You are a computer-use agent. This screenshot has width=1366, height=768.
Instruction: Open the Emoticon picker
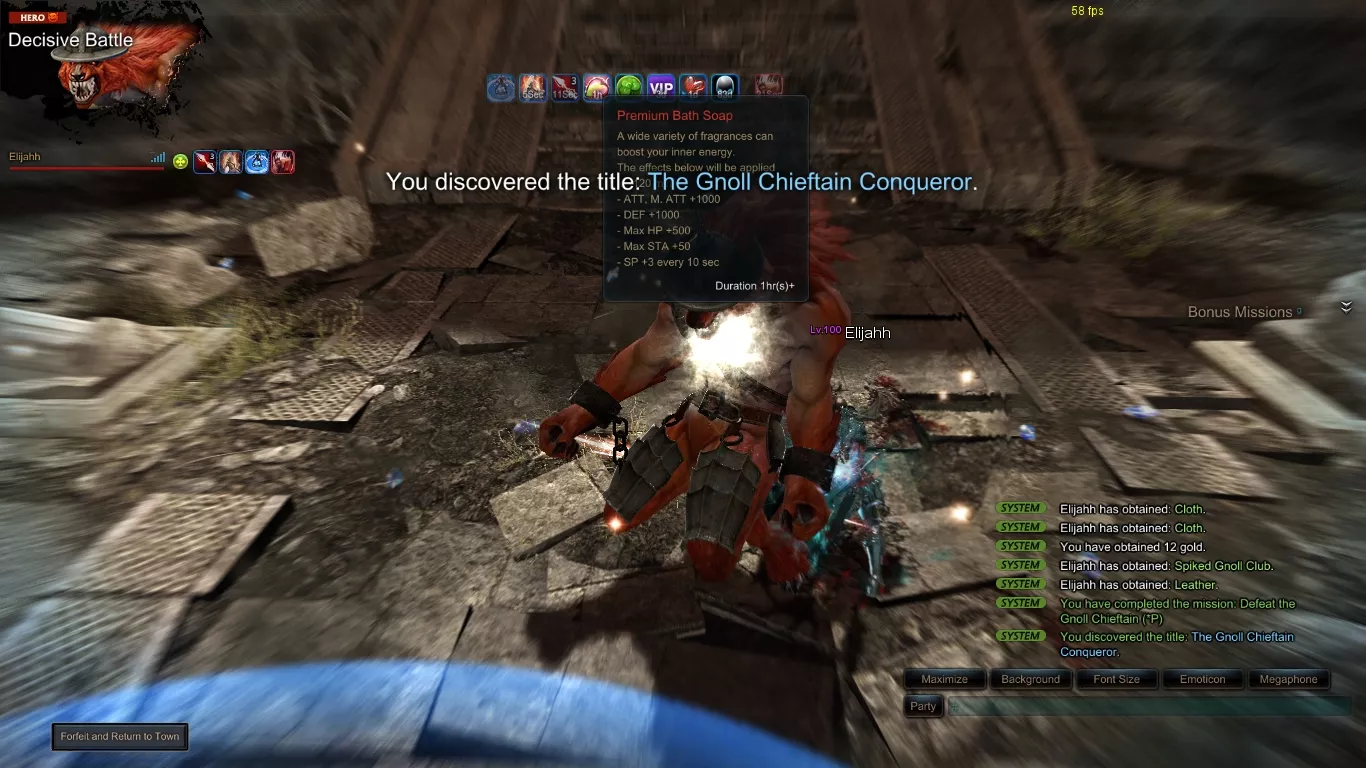pyautogui.click(x=1202, y=679)
